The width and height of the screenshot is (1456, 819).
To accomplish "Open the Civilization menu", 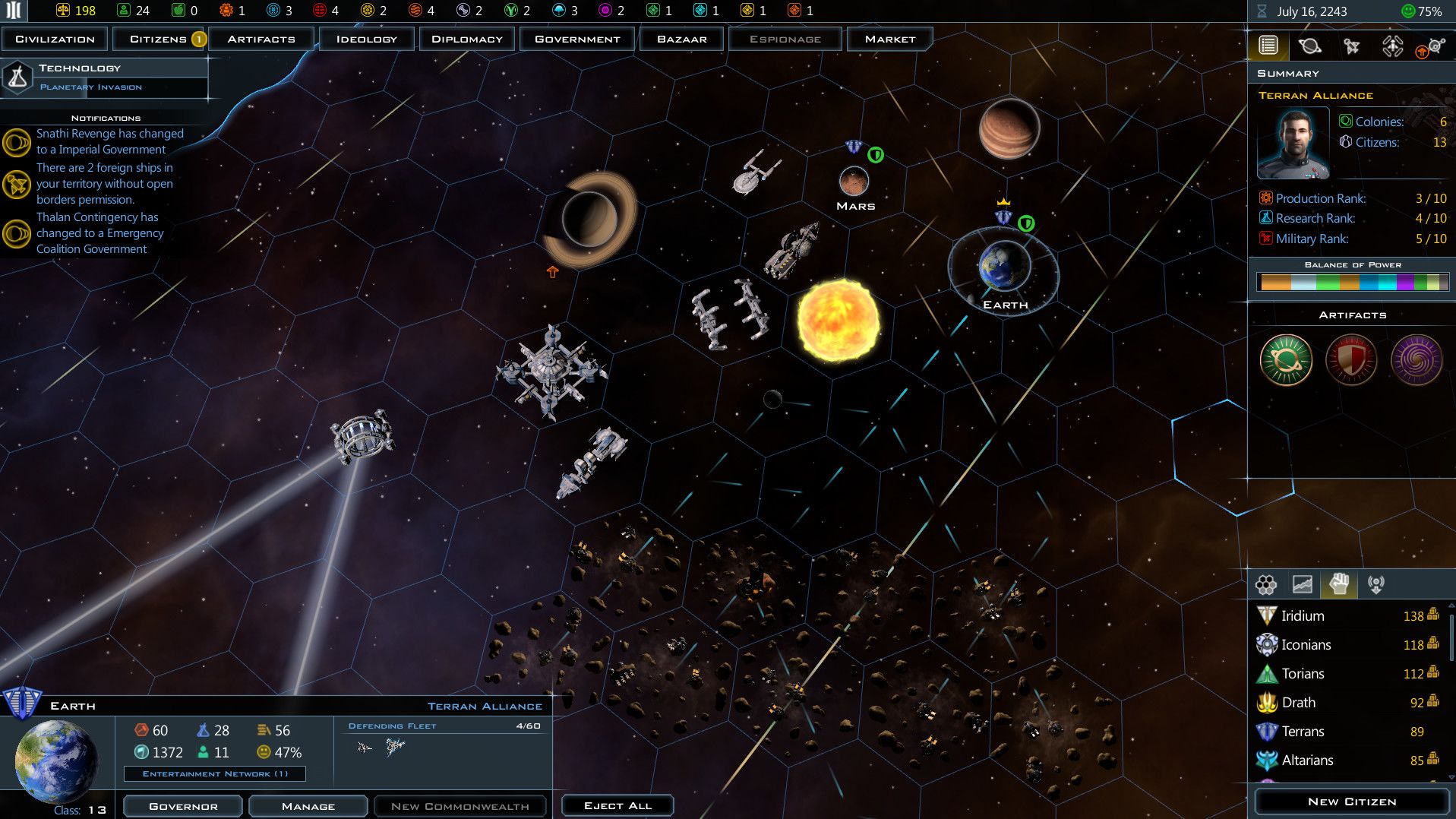I will coord(55,39).
